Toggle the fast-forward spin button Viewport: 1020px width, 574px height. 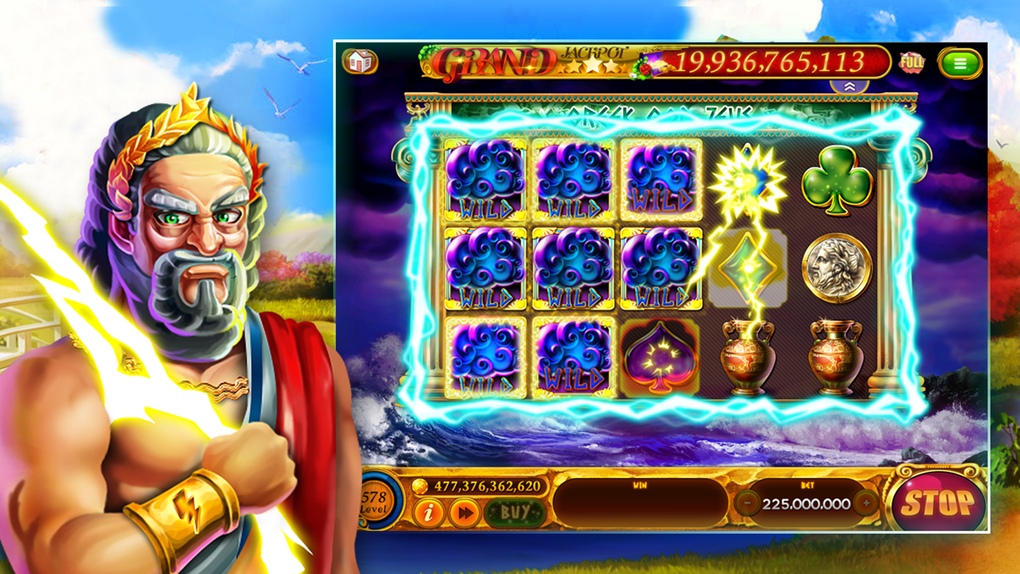465,513
